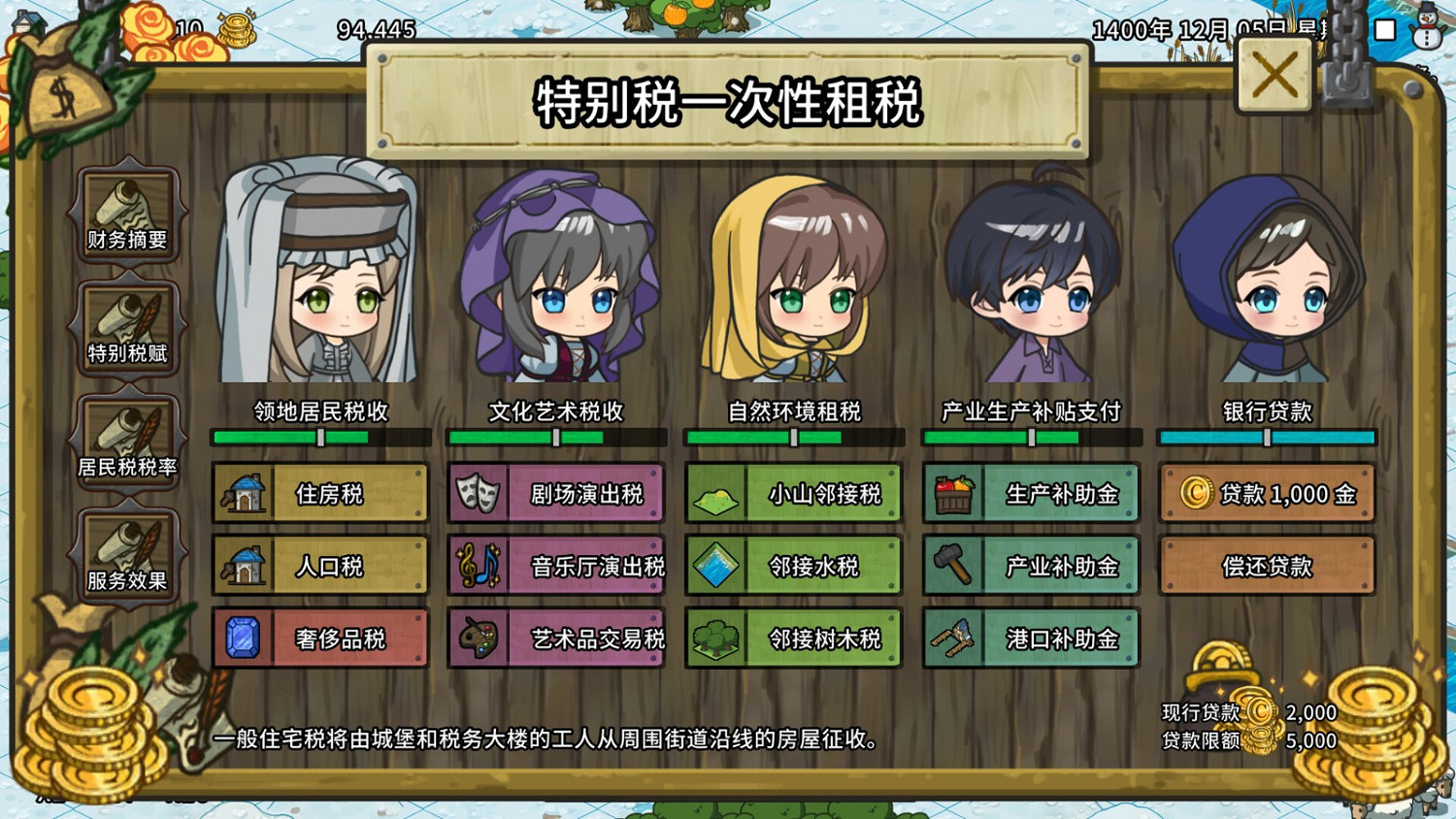
Task: Click the theater masks icon for 剧场演出税
Action: tap(478, 491)
